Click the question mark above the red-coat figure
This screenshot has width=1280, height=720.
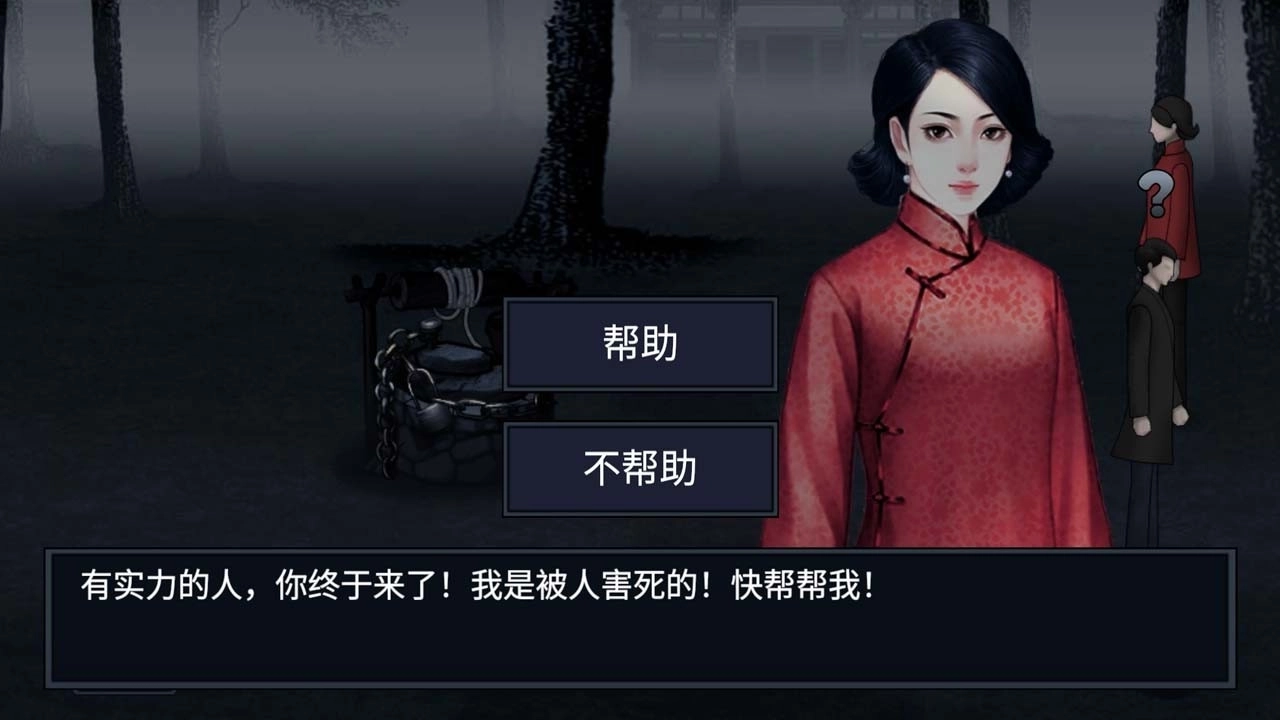coord(1155,194)
